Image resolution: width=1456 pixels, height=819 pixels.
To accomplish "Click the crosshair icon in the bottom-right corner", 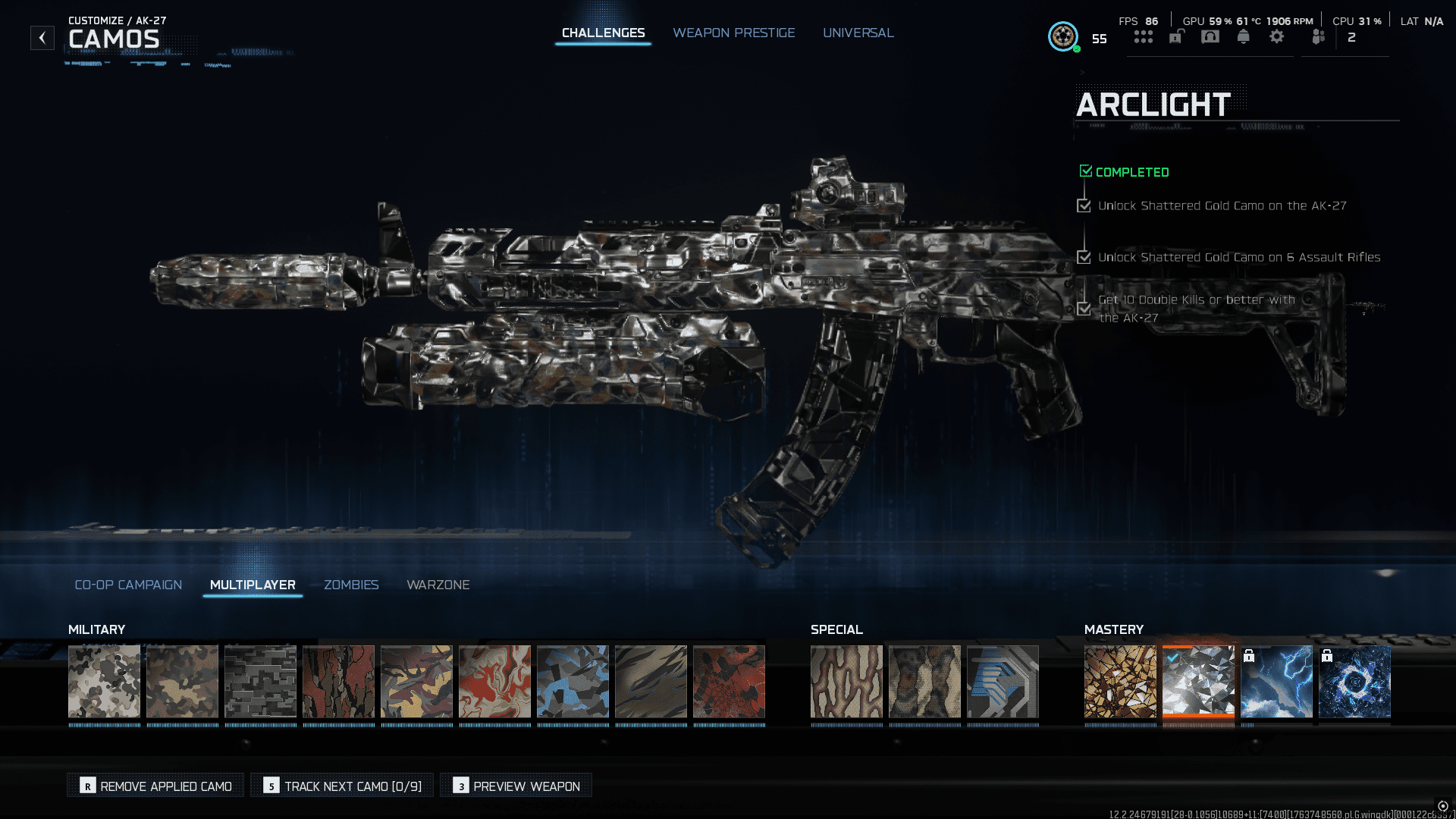I will pos(1442,806).
